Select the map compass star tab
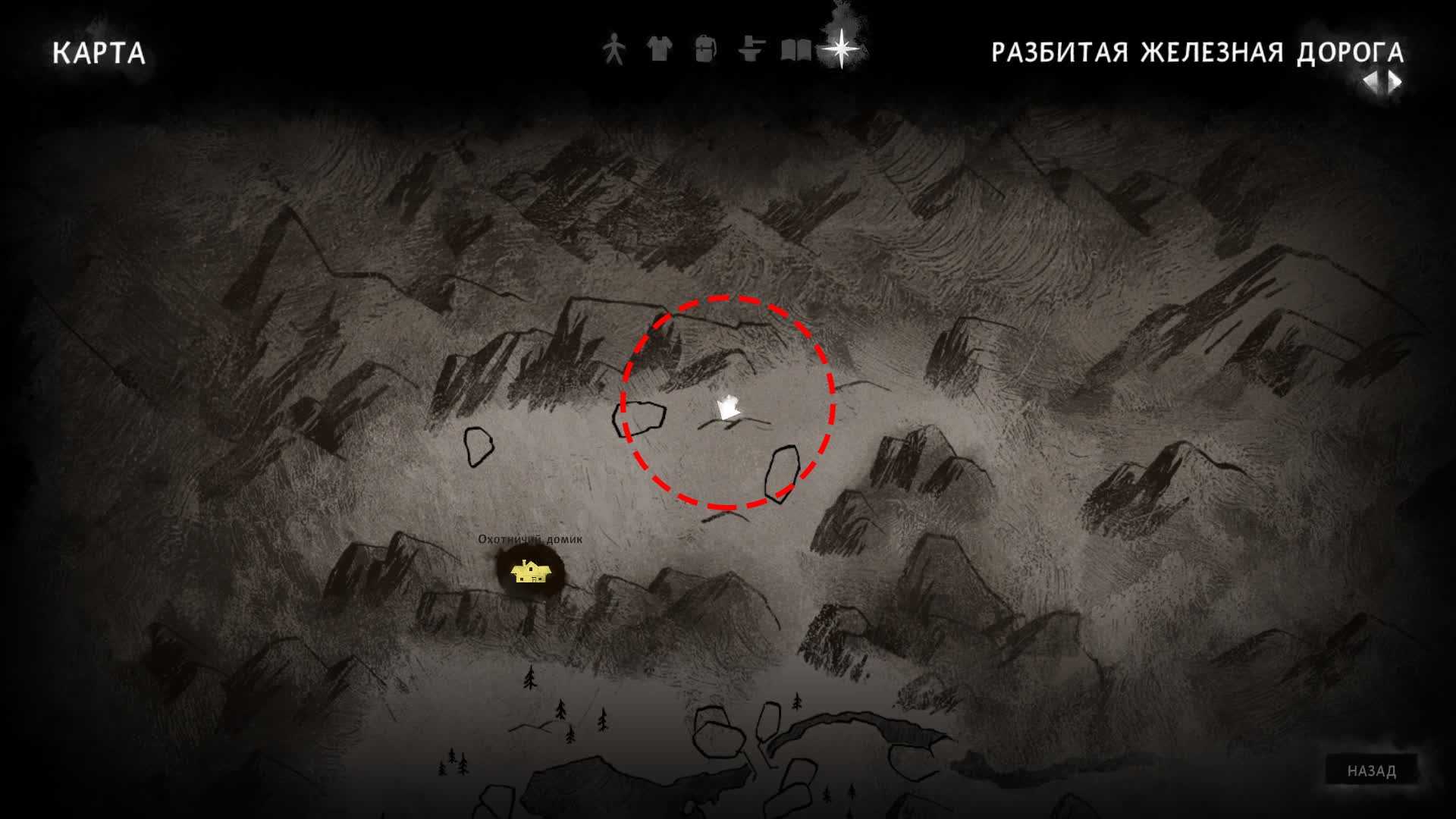The width and height of the screenshot is (1456, 819). click(842, 49)
